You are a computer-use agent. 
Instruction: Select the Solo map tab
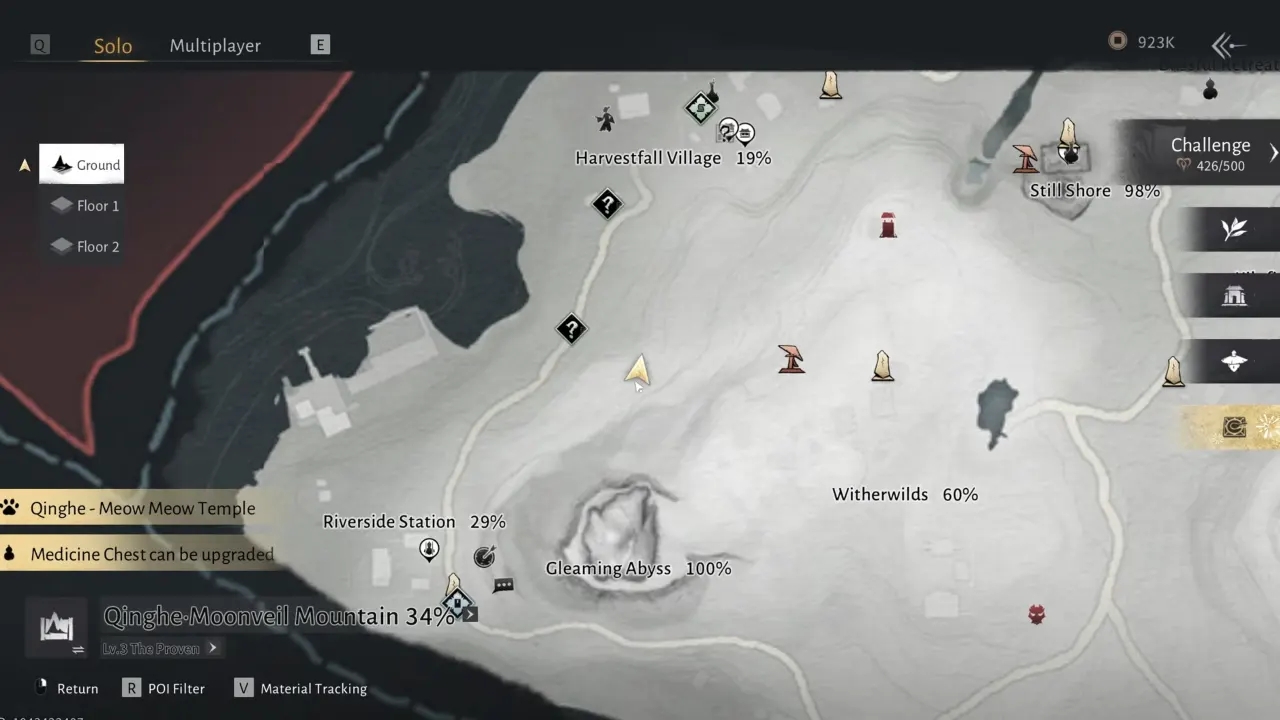pyautogui.click(x=113, y=46)
